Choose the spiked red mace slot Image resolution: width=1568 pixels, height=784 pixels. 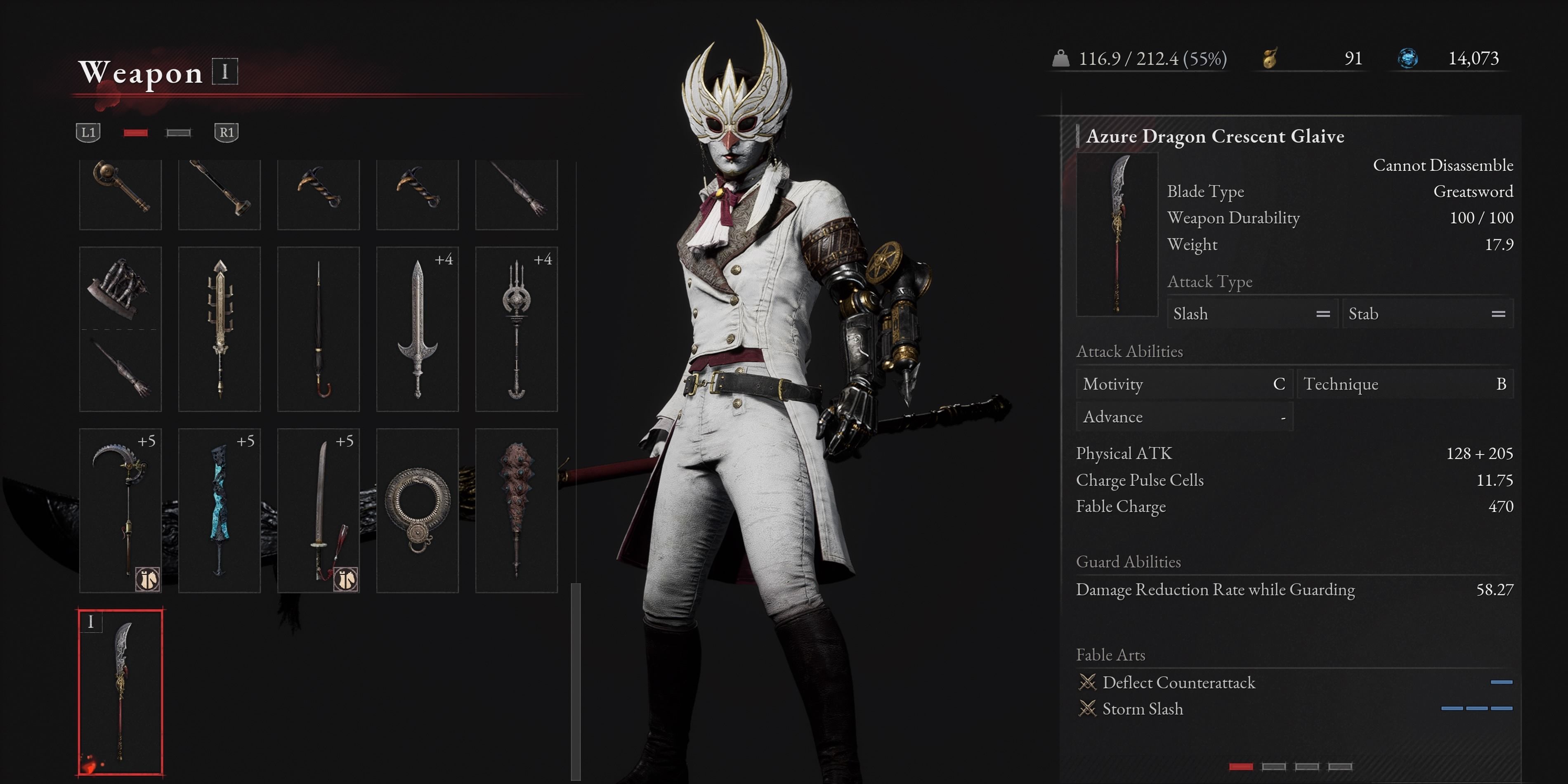click(x=516, y=510)
